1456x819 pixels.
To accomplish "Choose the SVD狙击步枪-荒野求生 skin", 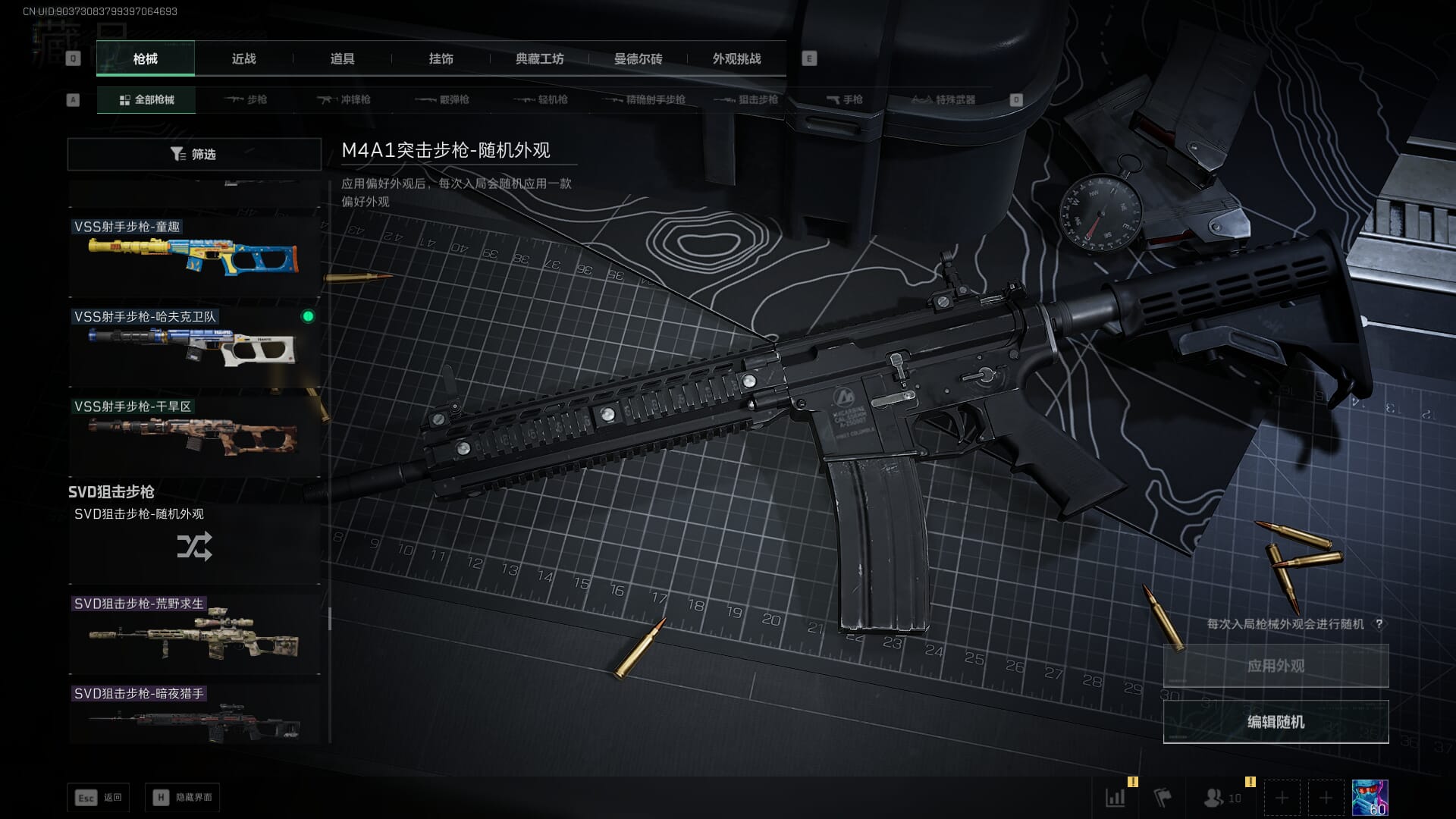I will click(194, 634).
